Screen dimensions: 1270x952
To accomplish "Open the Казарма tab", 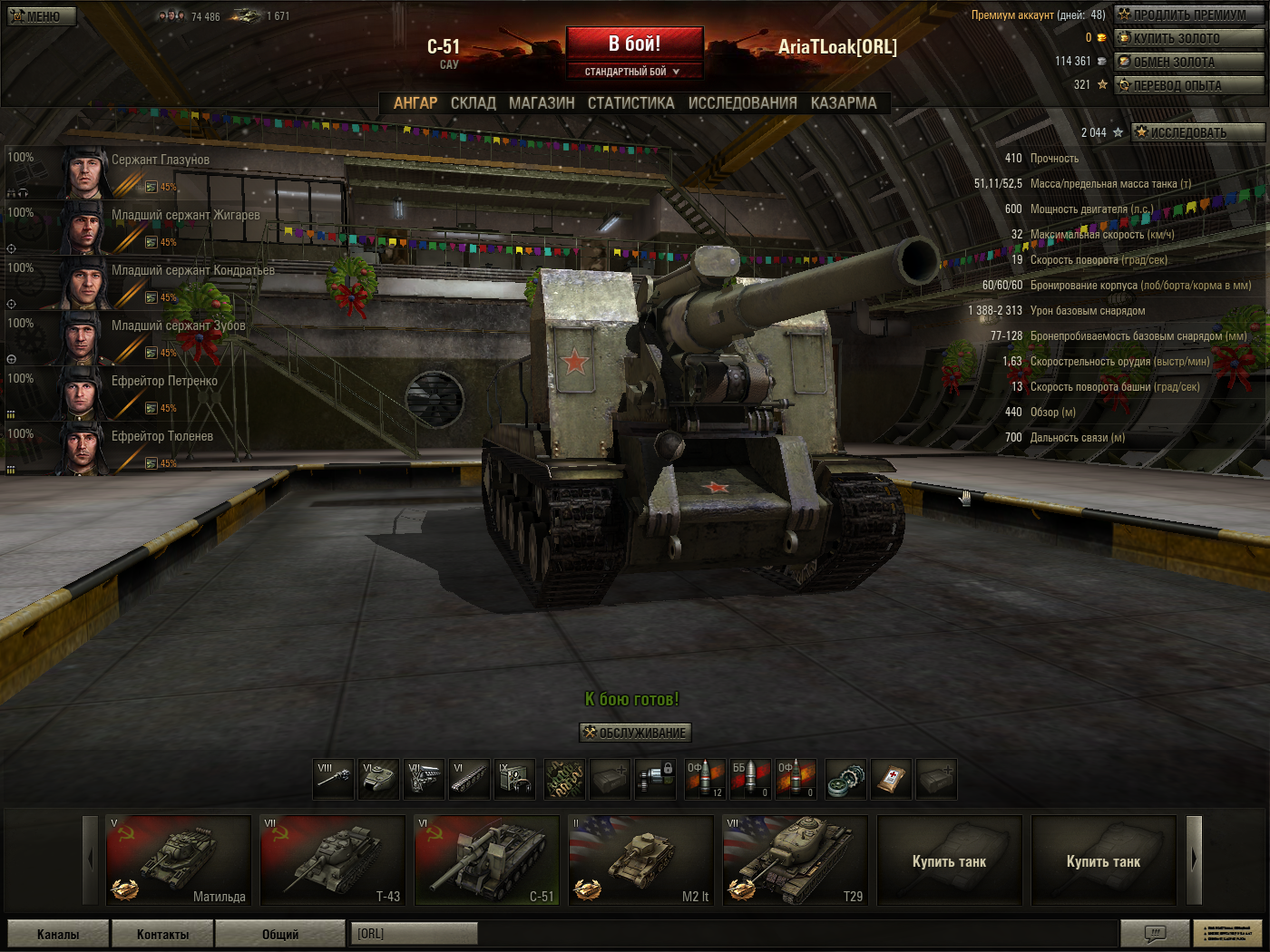I will coord(844,103).
